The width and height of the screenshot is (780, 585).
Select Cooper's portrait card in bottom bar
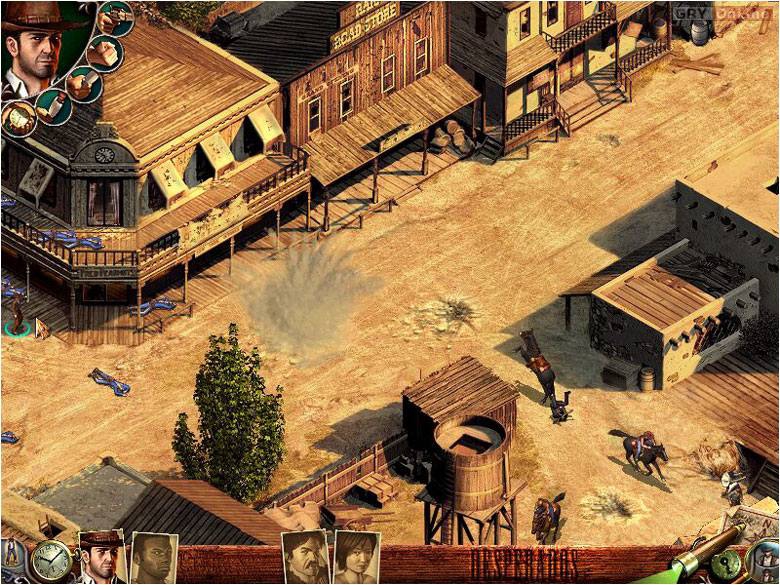tap(101, 557)
